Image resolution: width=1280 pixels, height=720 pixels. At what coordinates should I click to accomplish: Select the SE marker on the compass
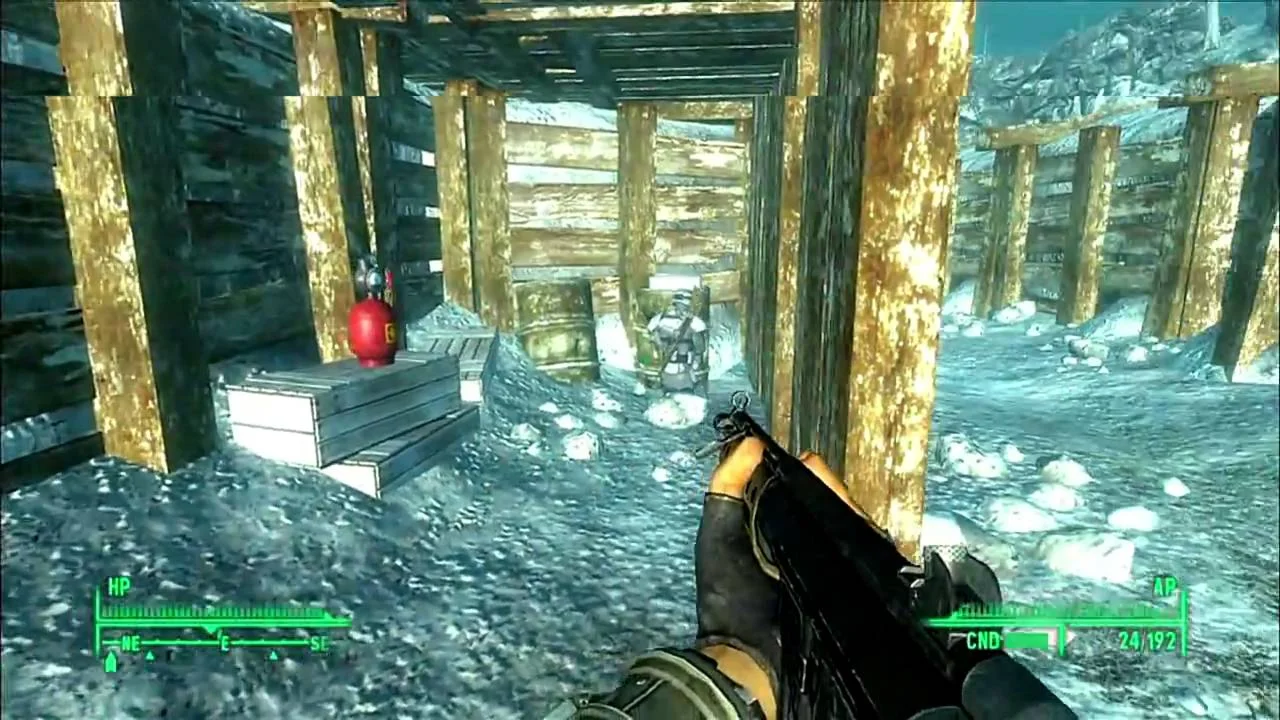point(320,641)
